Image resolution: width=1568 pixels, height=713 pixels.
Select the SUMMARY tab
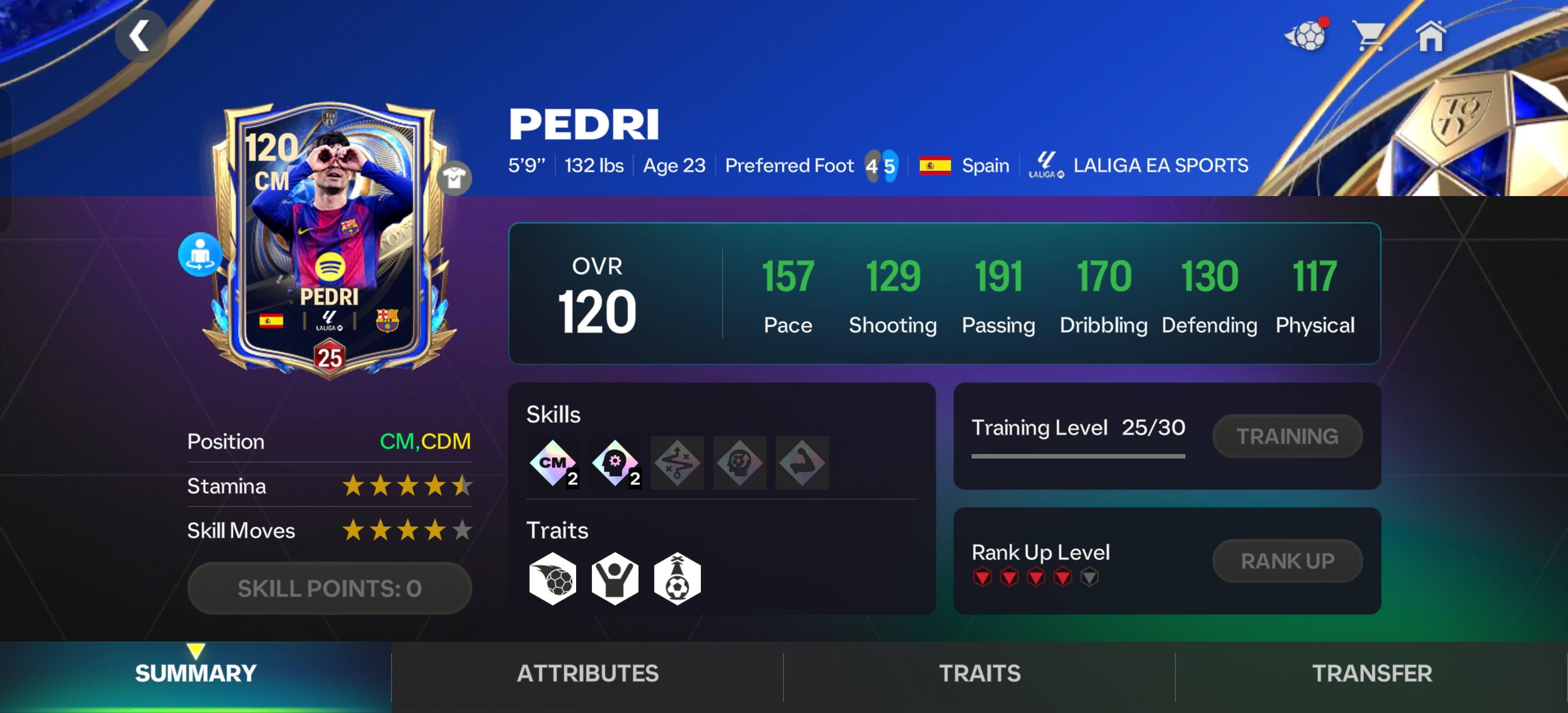click(x=196, y=673)
